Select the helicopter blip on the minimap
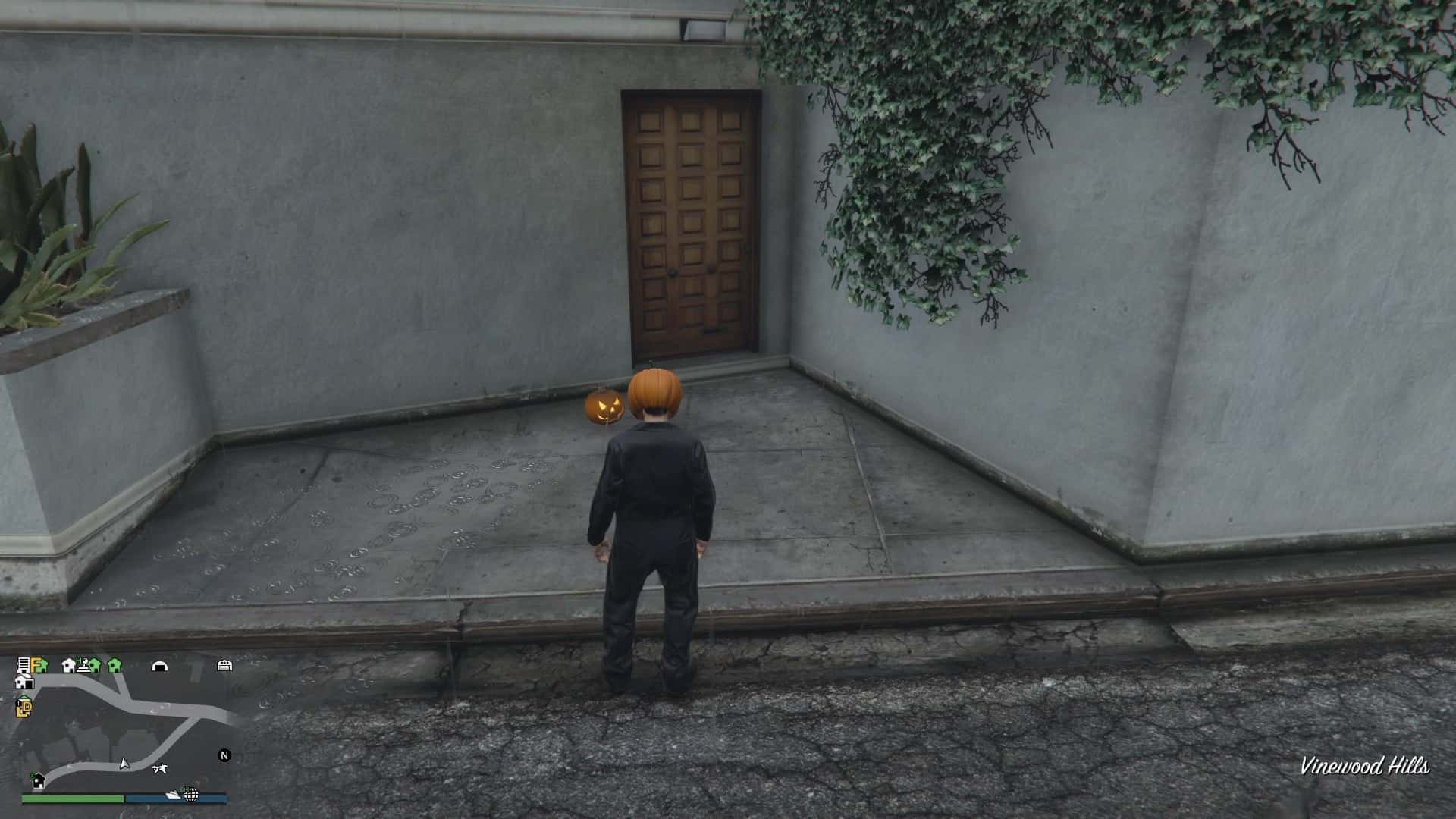This screenshot has width=1456, height=819. pos(161,768)
